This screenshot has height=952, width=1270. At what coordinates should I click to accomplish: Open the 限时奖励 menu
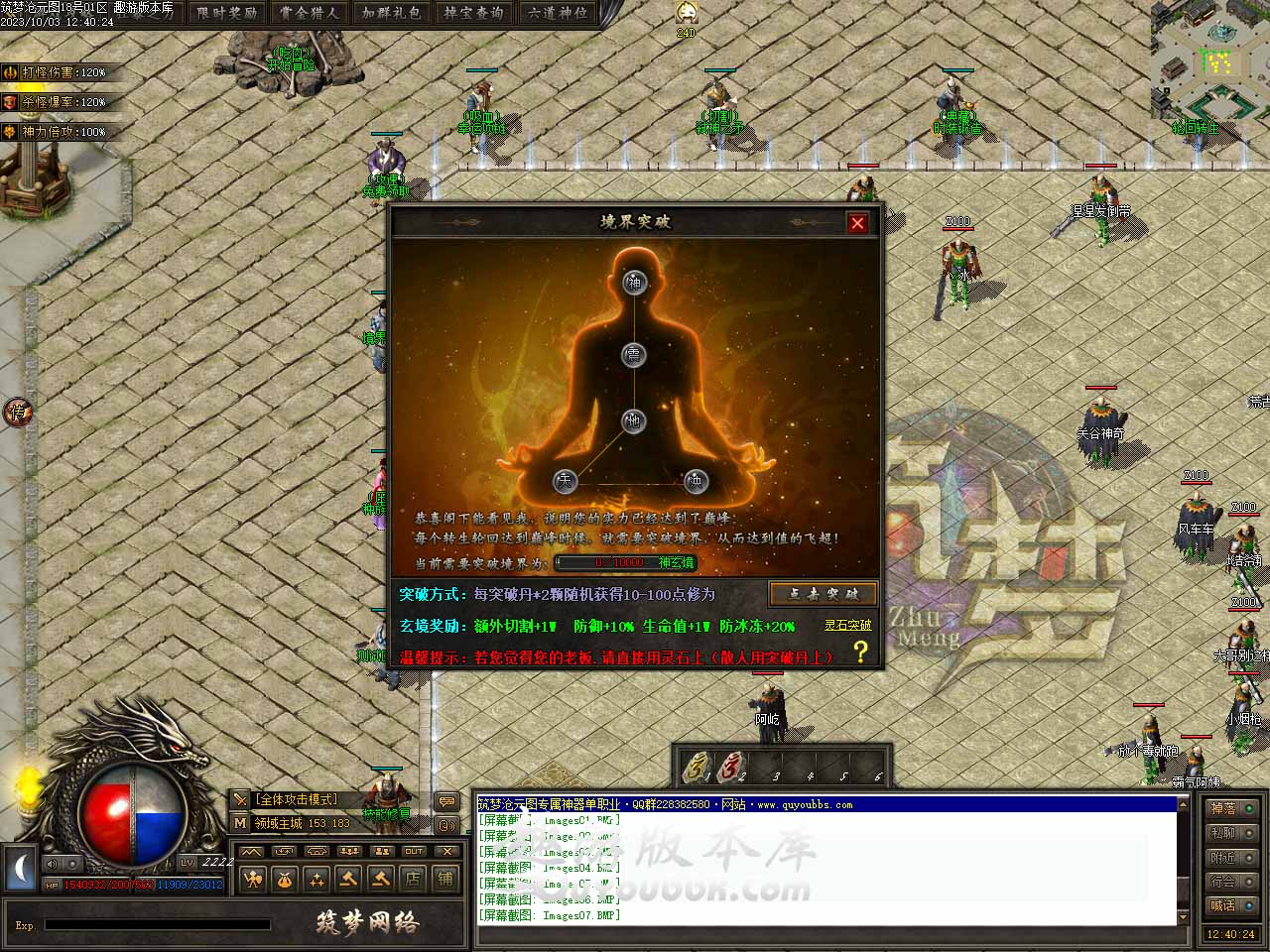tap(227, 13)
